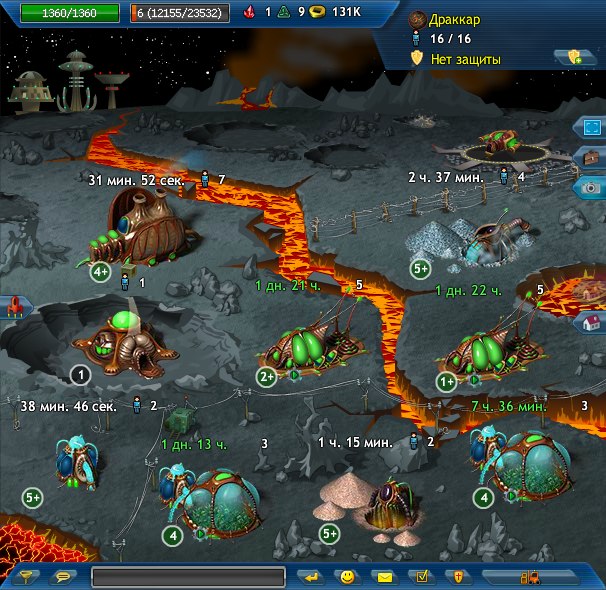Image resolution: width=606 pixels, height=590 pixels.
Task: Send message with the enter arrow button
Action: (311, 577)
